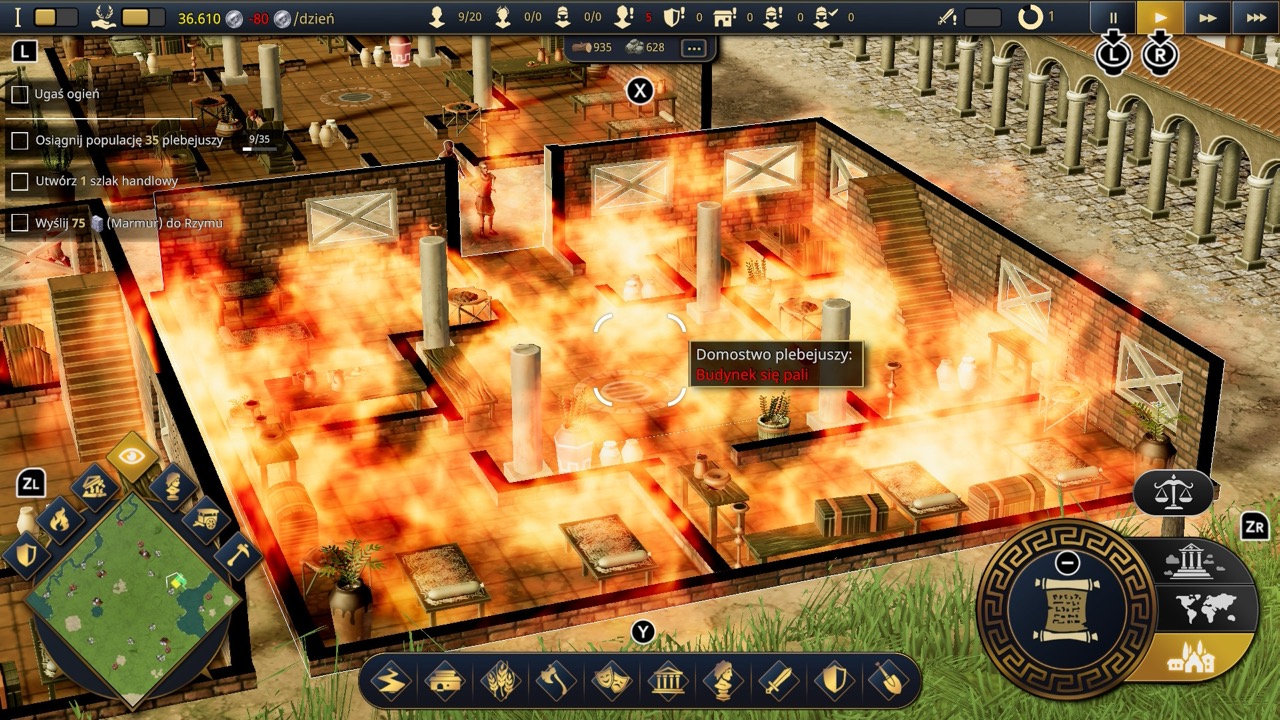Screen dimensions: 1280x720
Task: Open the balance scales panel
Action: pos(1173,492)
